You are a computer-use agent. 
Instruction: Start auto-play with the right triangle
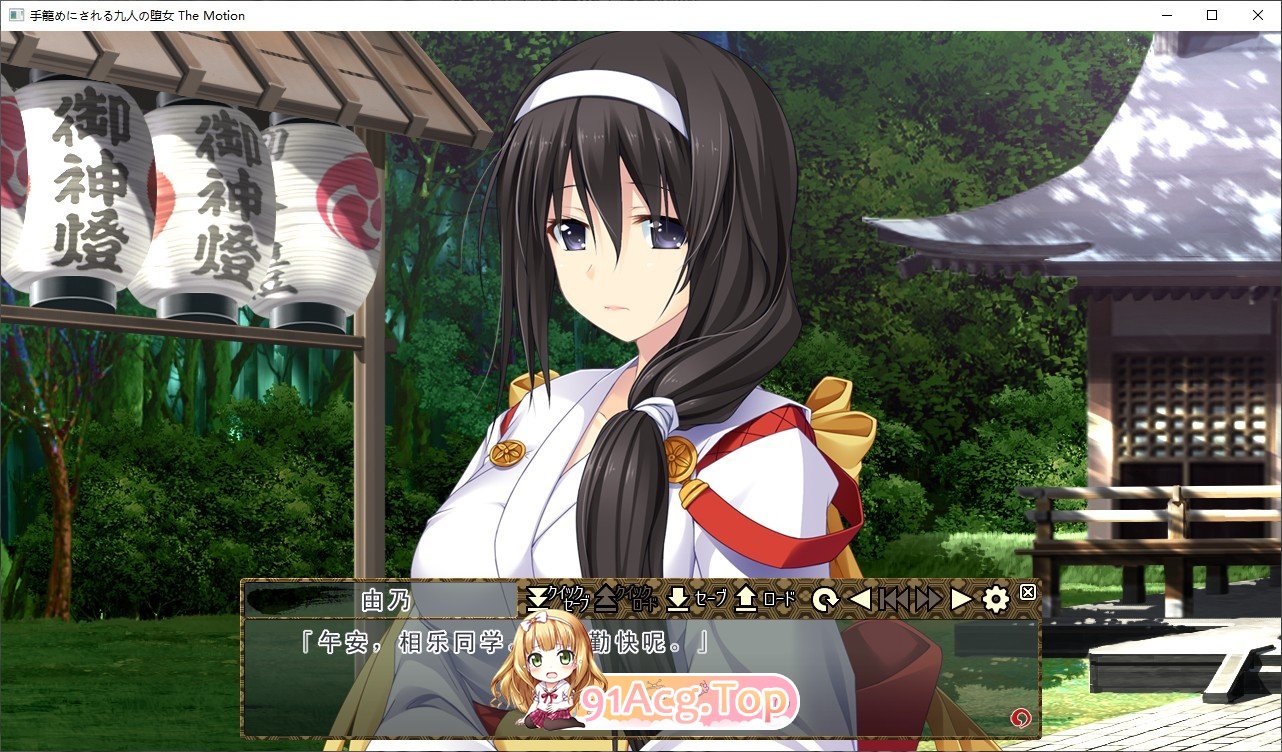point(961,600)
